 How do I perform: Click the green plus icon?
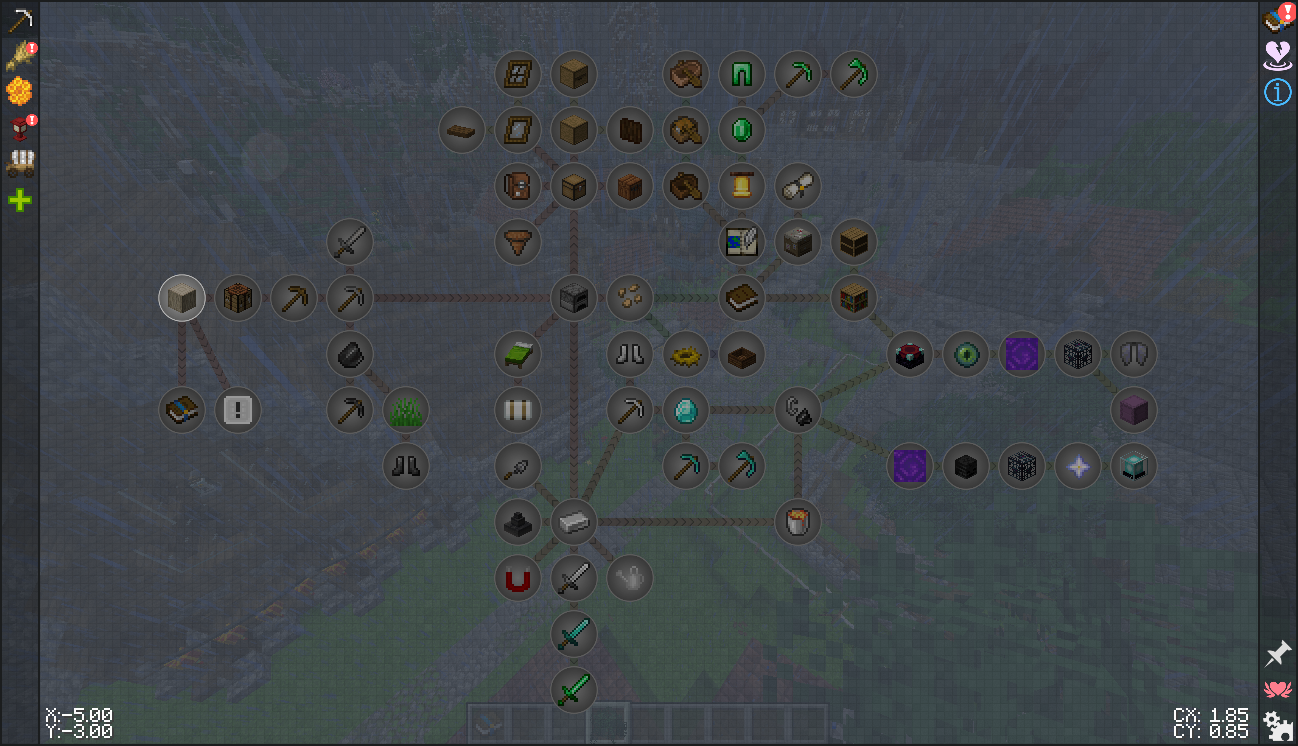(19, 201)
